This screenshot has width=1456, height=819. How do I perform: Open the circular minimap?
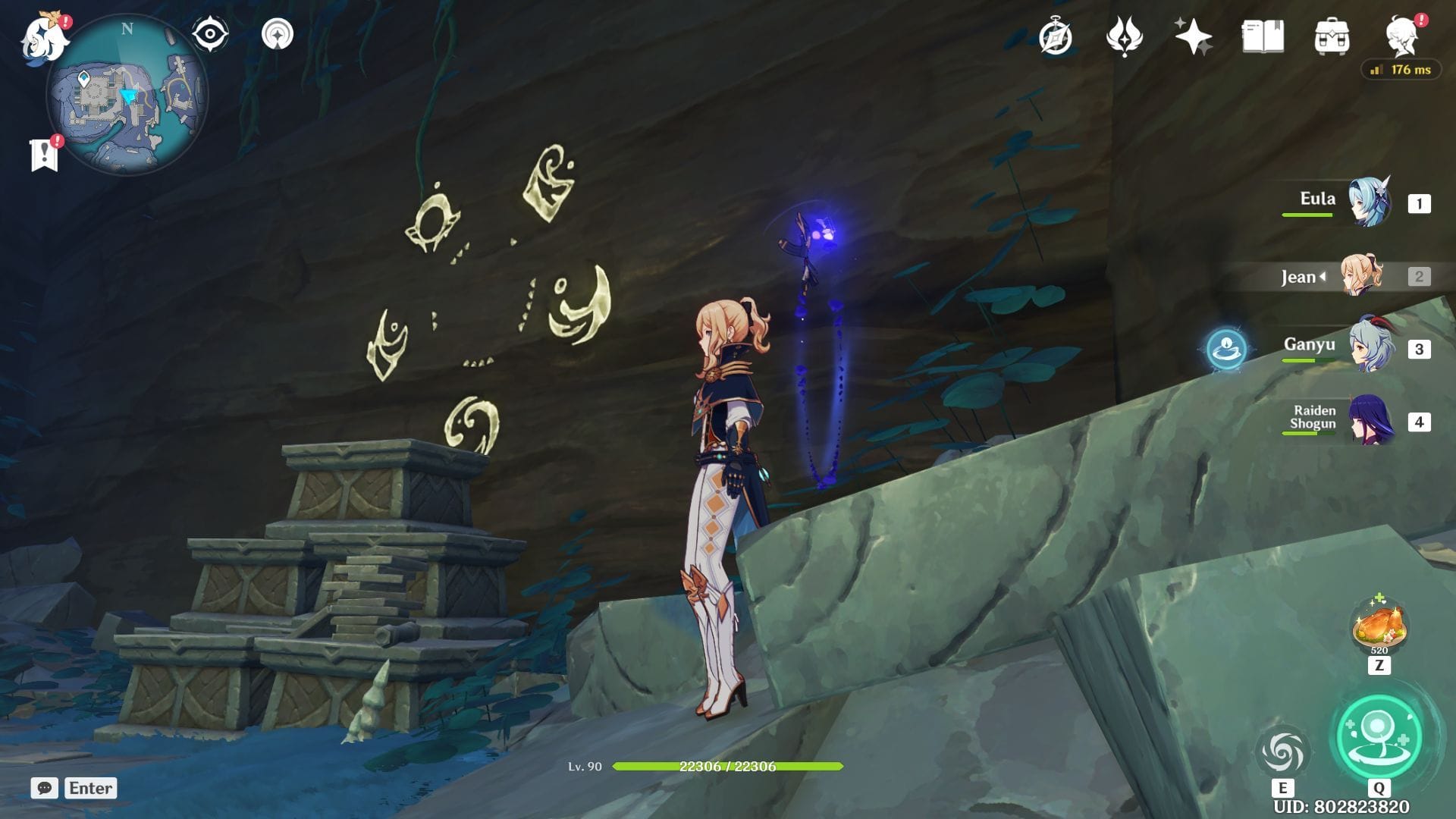pyautogui.click(x=127, y=95)
